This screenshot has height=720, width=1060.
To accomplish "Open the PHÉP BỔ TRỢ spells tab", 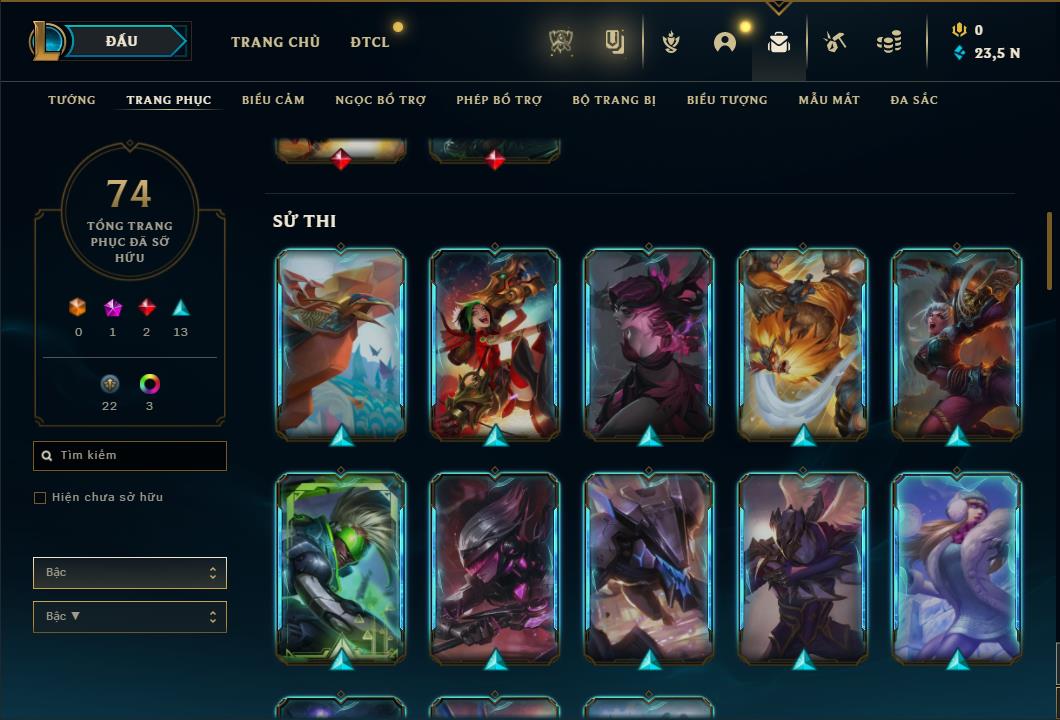I will (x=499, y=100).
